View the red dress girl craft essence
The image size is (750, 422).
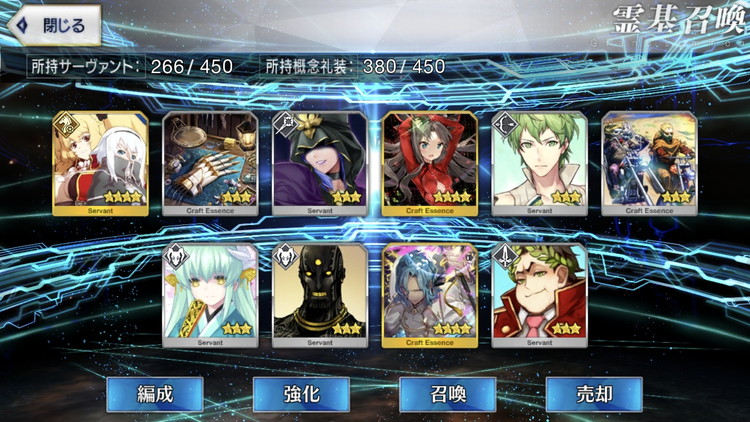[x=430, y=163]
